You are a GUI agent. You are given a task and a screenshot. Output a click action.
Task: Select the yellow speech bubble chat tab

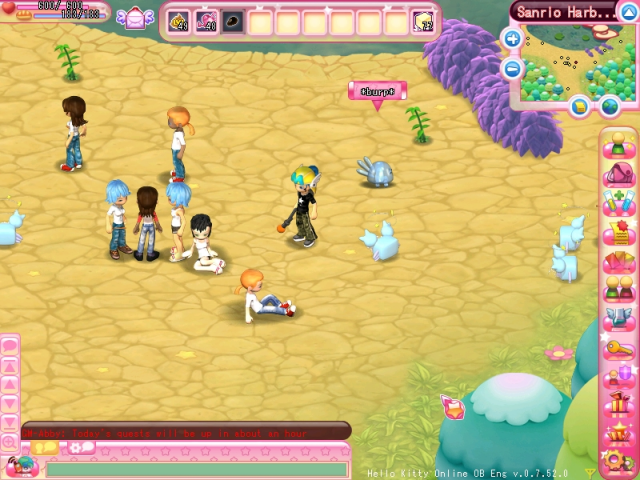pyautogui.click(x=46, y=448)
